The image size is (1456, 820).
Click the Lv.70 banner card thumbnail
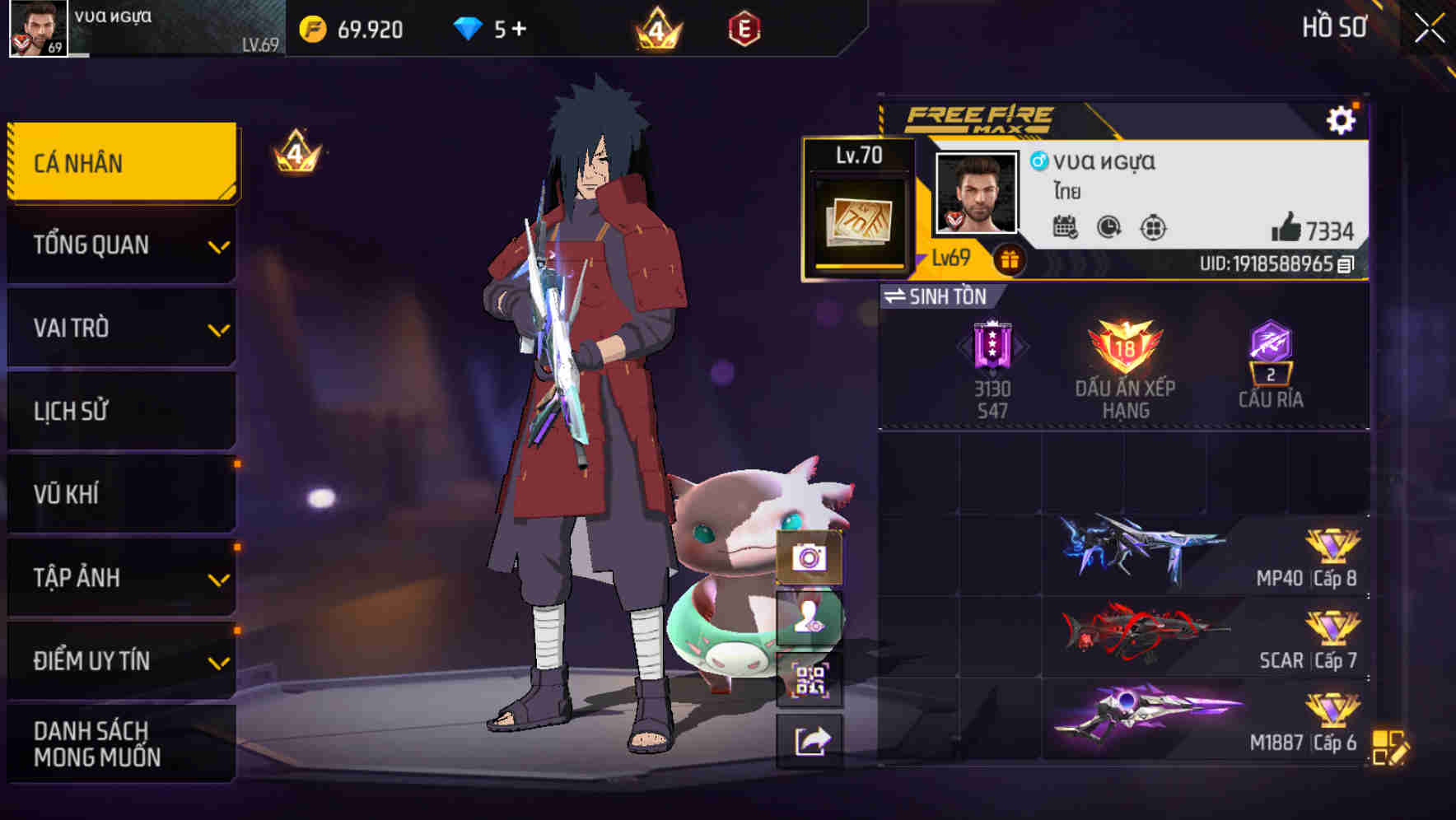(857, 206)
